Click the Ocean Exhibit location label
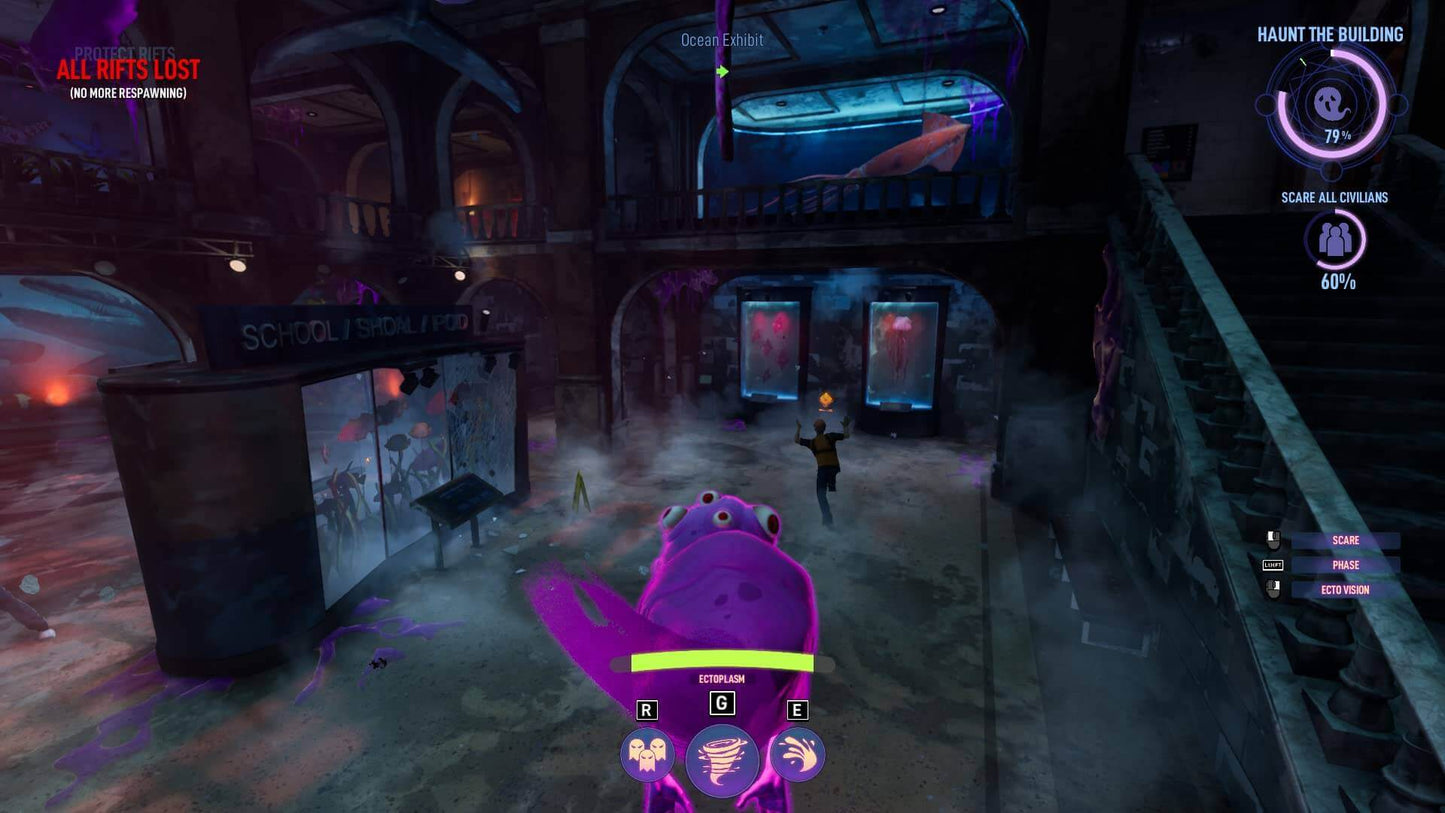This screenshot has height=813, width=1445. point(721,40)
